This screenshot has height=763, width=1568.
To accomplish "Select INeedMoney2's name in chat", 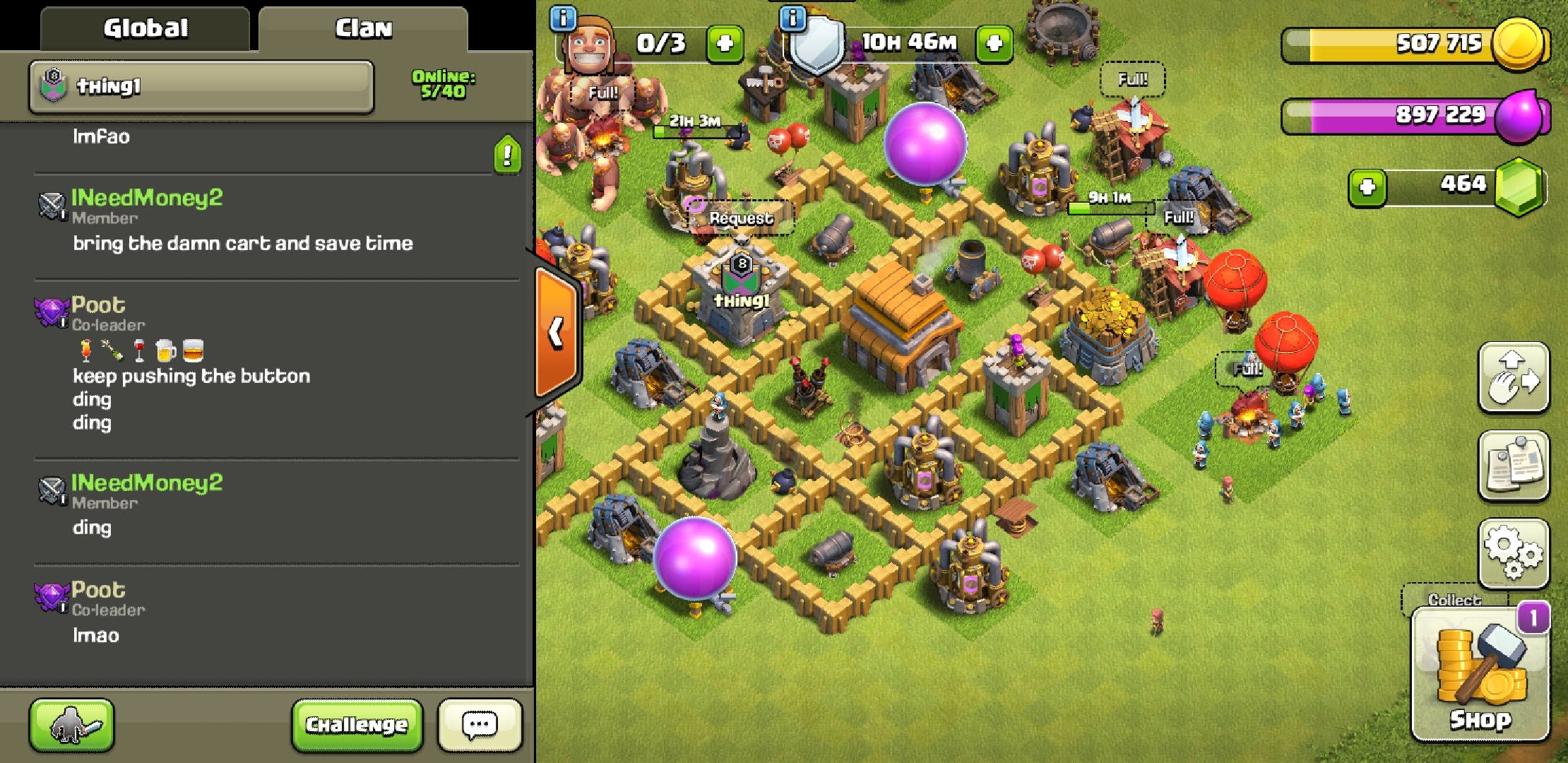I will coord(147,198).
